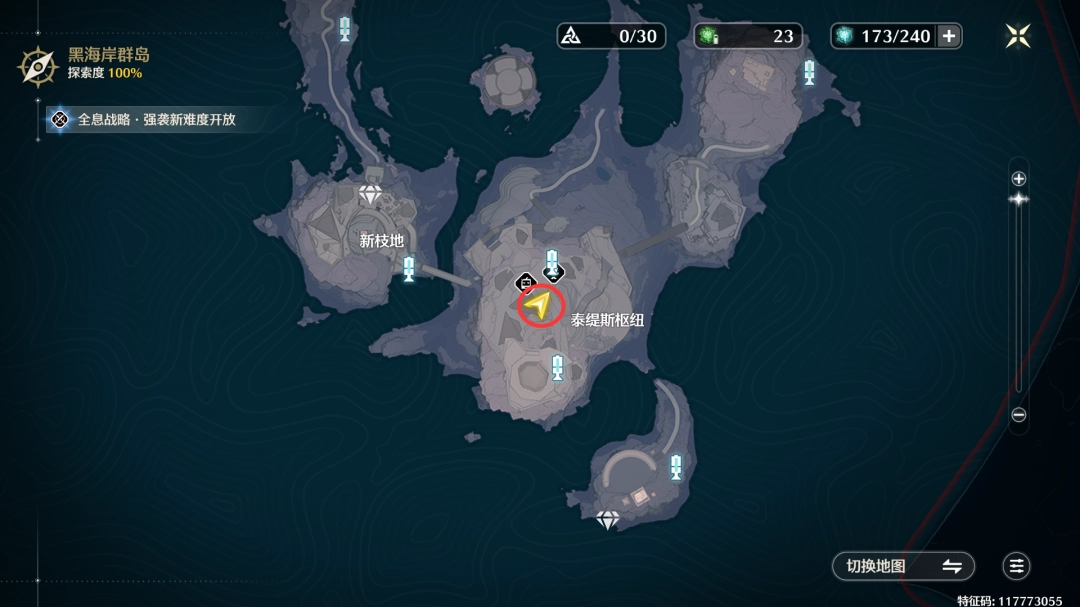Image resolution: width=1080 pixels, height=607 pixels.
Task: Click the map zoom slider handle
Action: coord(1018,199)
